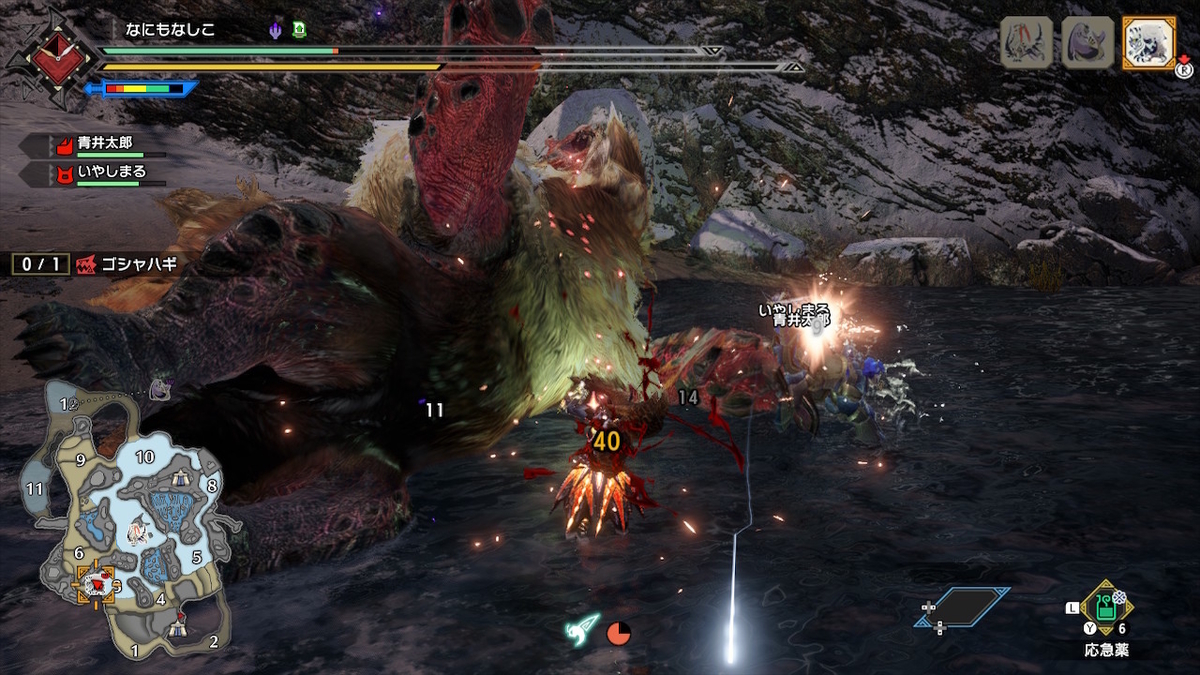Click the red wirebug cooldown gauge
This screenshot has height=675, width=1200.
click(x=619, y=633)
